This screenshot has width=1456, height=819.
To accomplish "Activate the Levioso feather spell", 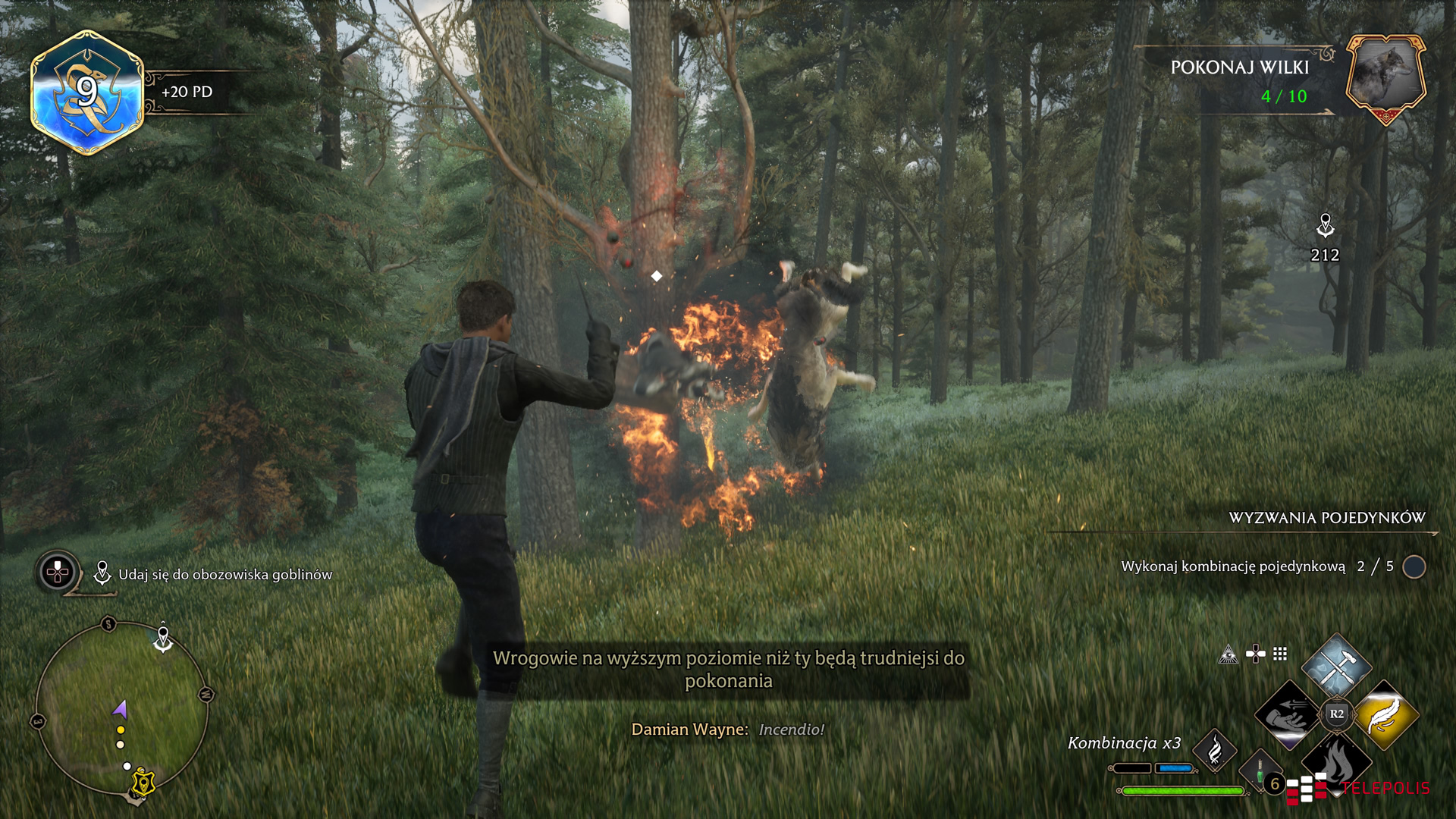I will point(1385,714).
